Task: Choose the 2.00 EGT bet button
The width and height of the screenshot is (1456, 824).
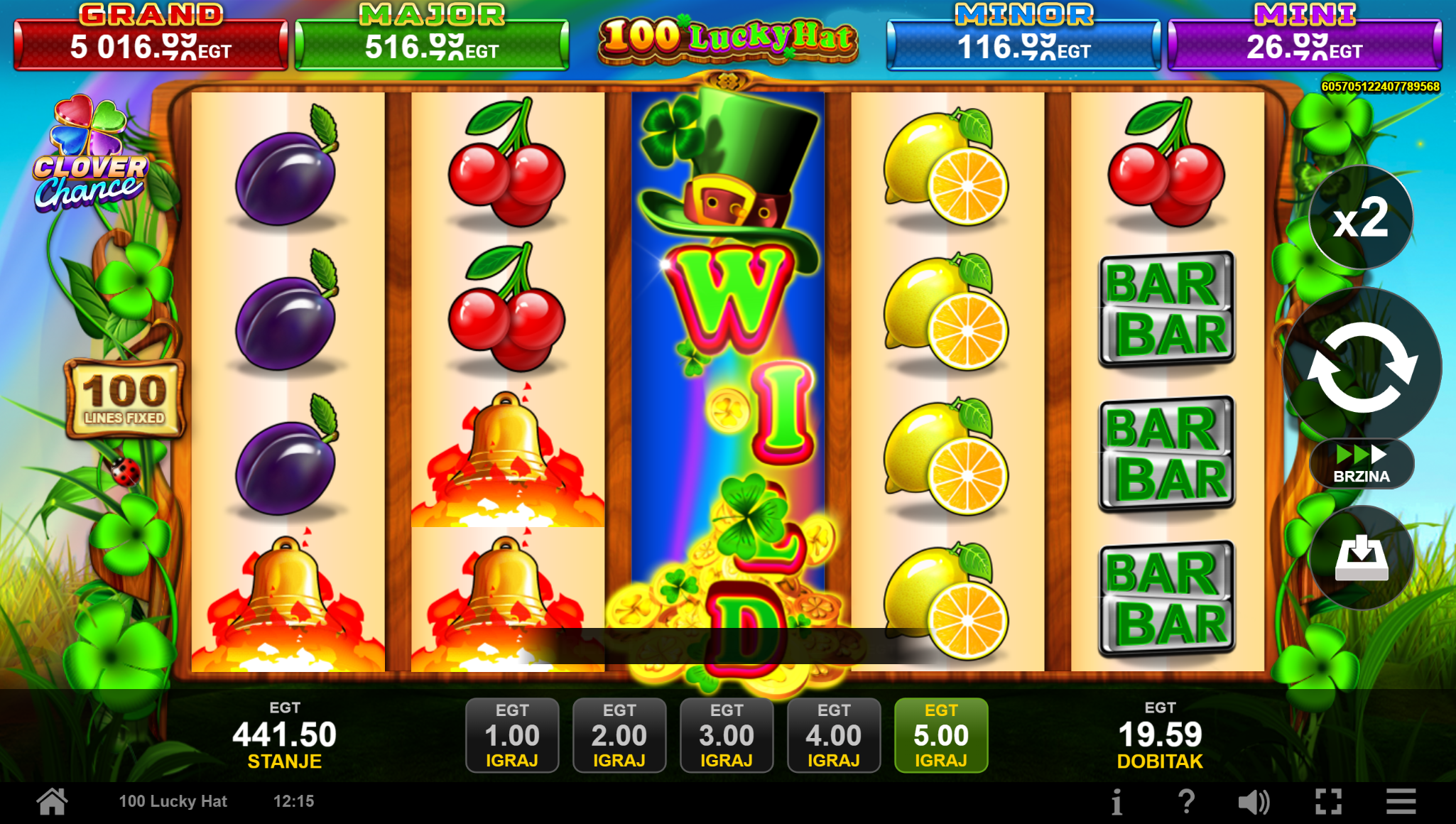Action: [x=619, y=735]
